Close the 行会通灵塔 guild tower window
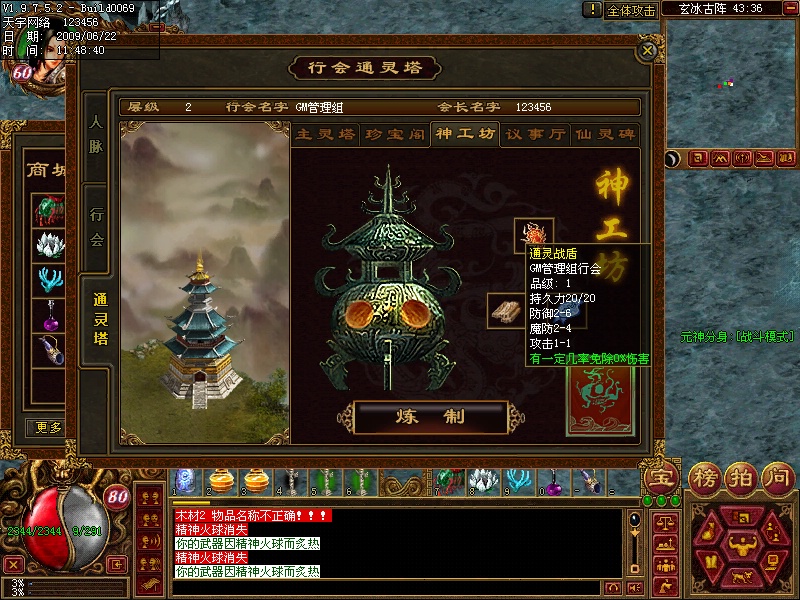Viewport: 800px width, 600px height. (x=649, y=49)
